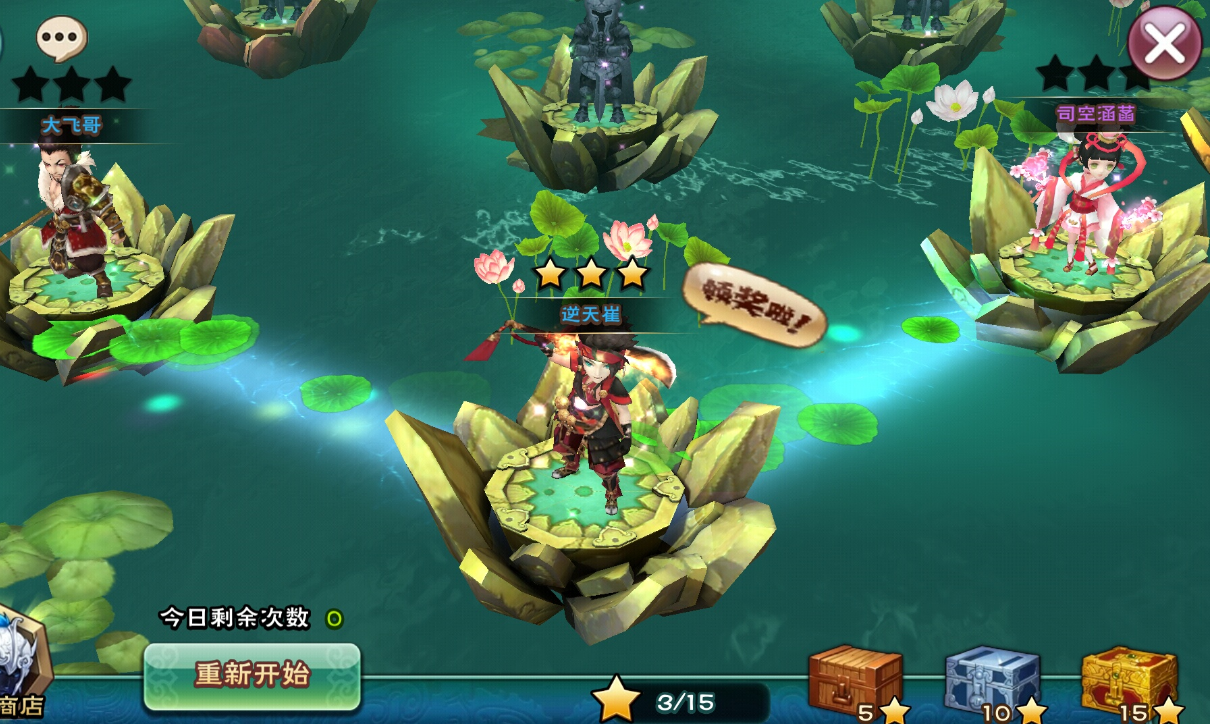Claim the 10-star silver chest
1210x724 pixels.
tap(992, 680)
